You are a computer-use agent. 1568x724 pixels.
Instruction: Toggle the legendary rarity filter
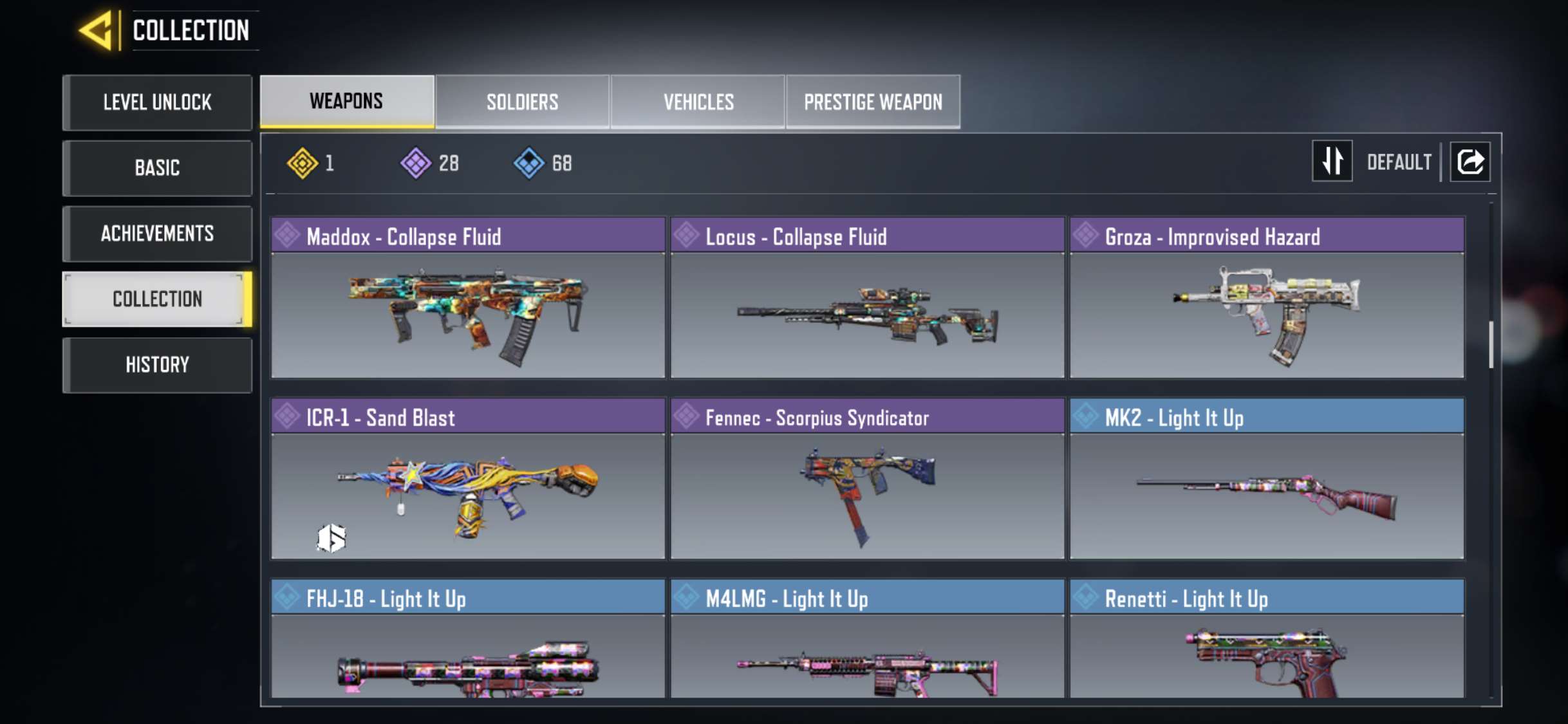pos(303,163)
